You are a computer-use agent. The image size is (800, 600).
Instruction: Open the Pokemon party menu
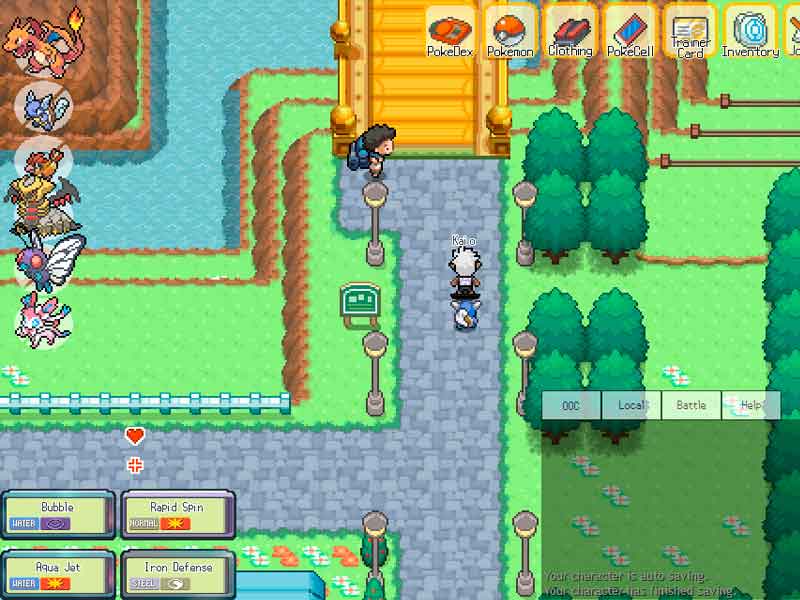pyautogui.click(x=511, y=31)
